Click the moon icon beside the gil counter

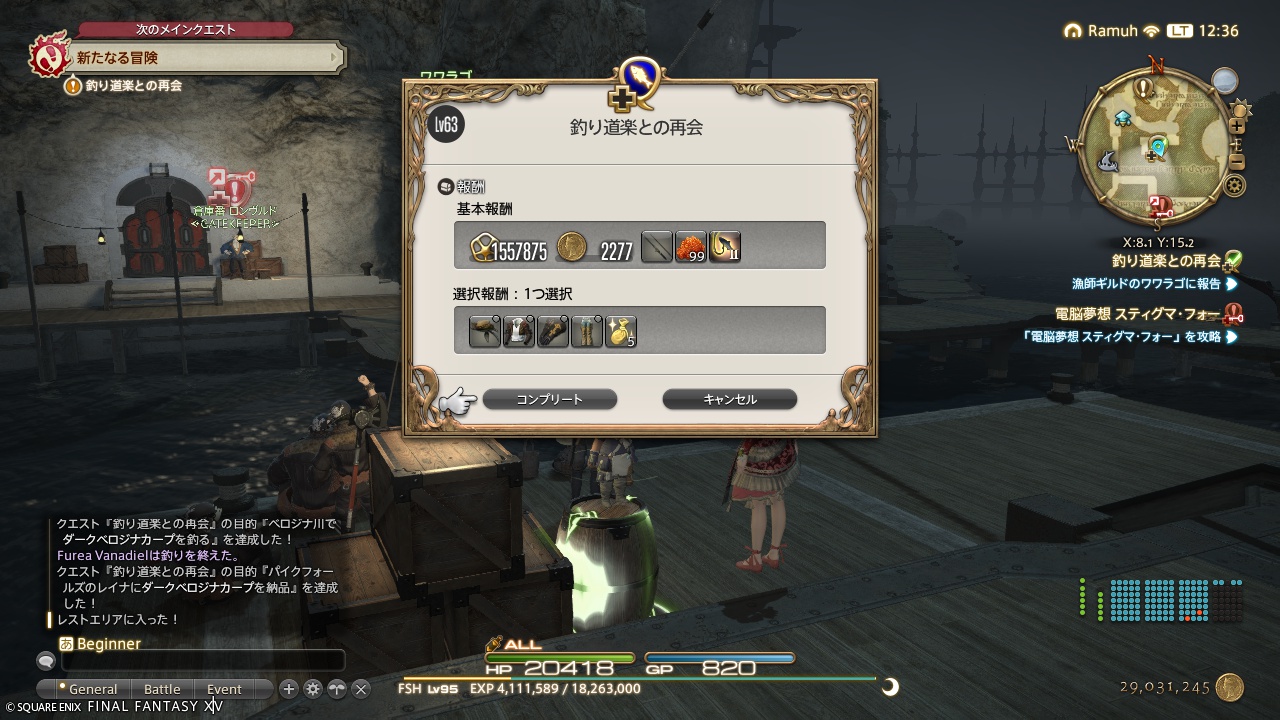pos(890,687)
